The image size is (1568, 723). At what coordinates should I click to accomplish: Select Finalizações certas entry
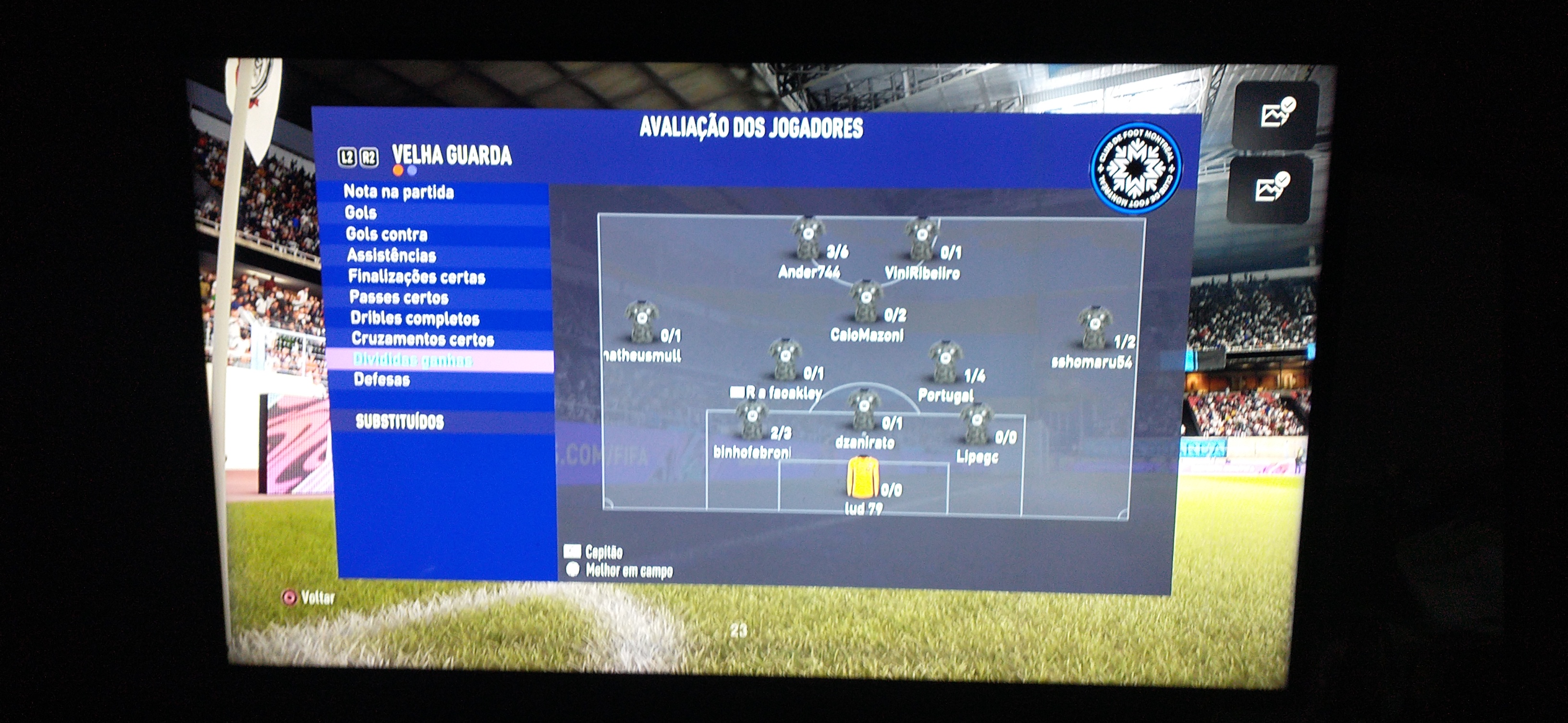pos(416,277)
